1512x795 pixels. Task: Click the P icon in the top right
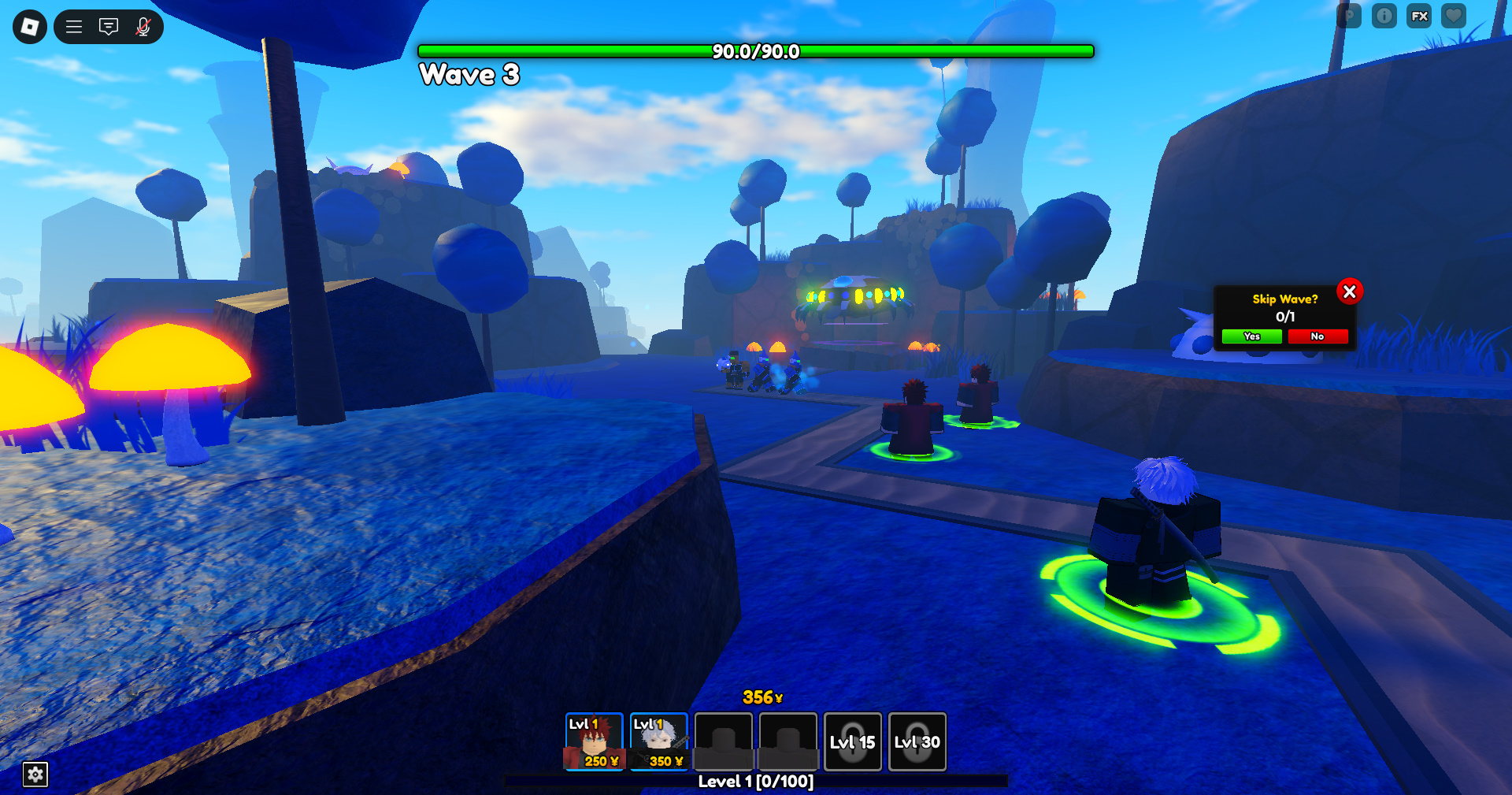pos(1349,16)
